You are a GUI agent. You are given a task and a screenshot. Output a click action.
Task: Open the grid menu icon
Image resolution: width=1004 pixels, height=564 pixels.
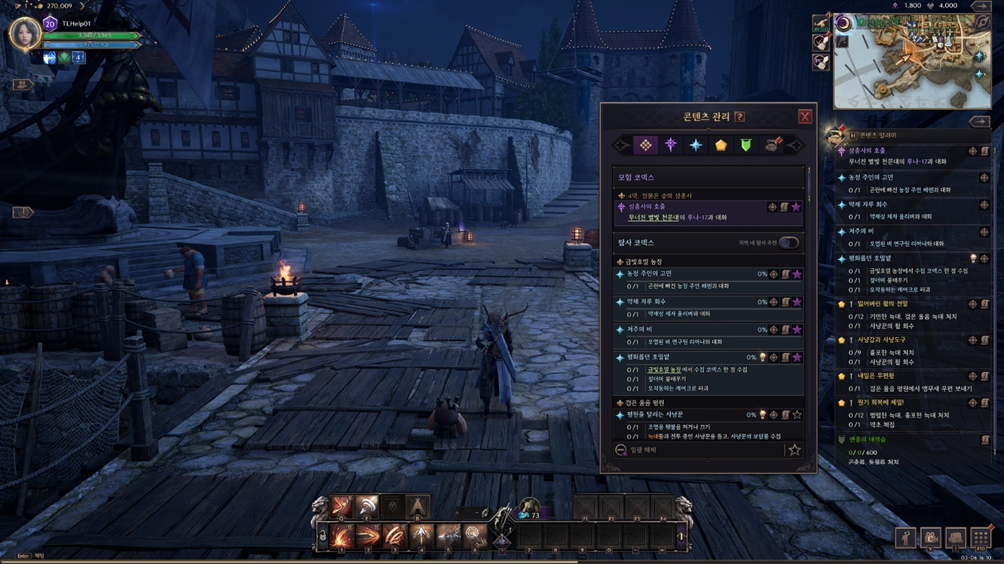(x=980, y=538)
